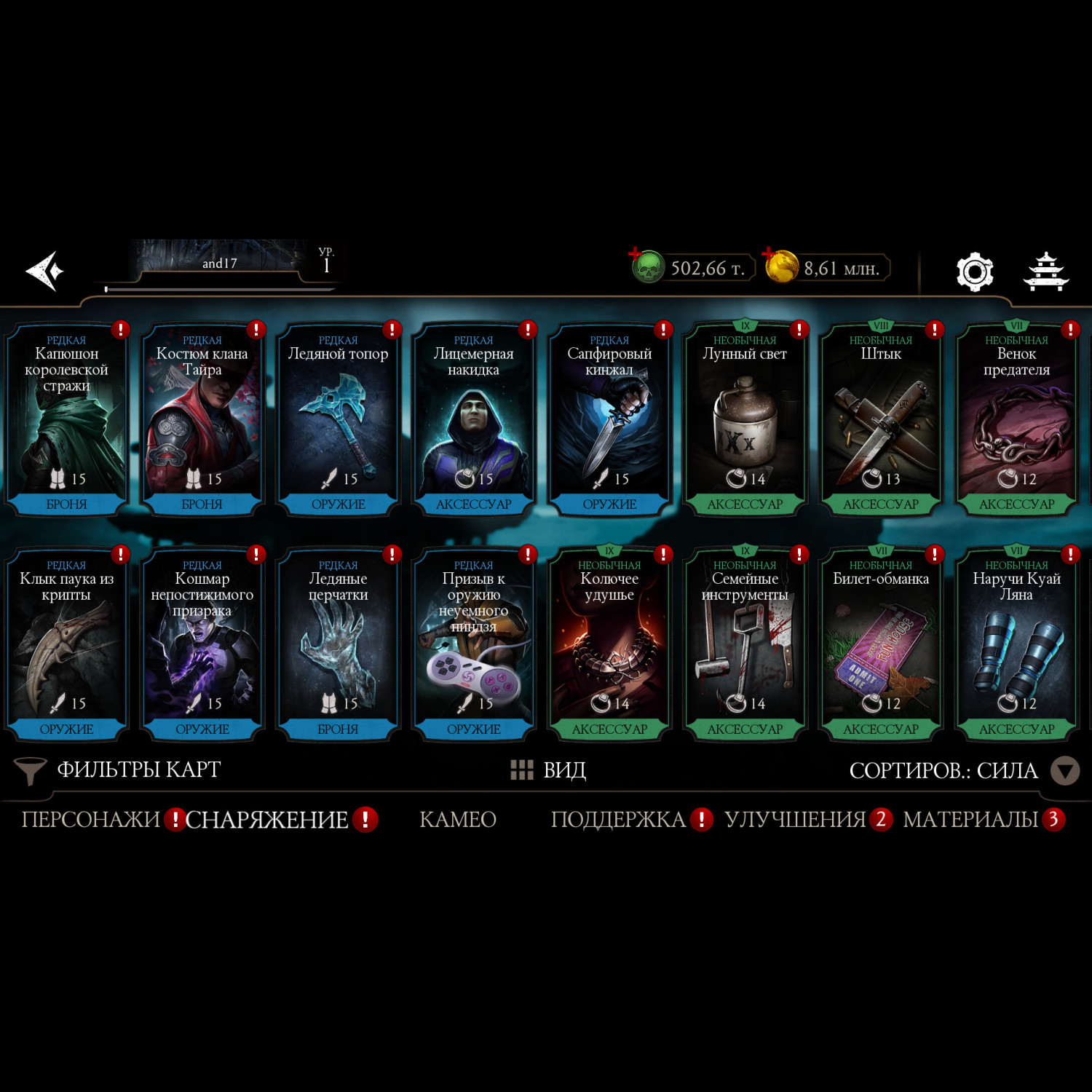Open the gear settings menu

(974, 272)
